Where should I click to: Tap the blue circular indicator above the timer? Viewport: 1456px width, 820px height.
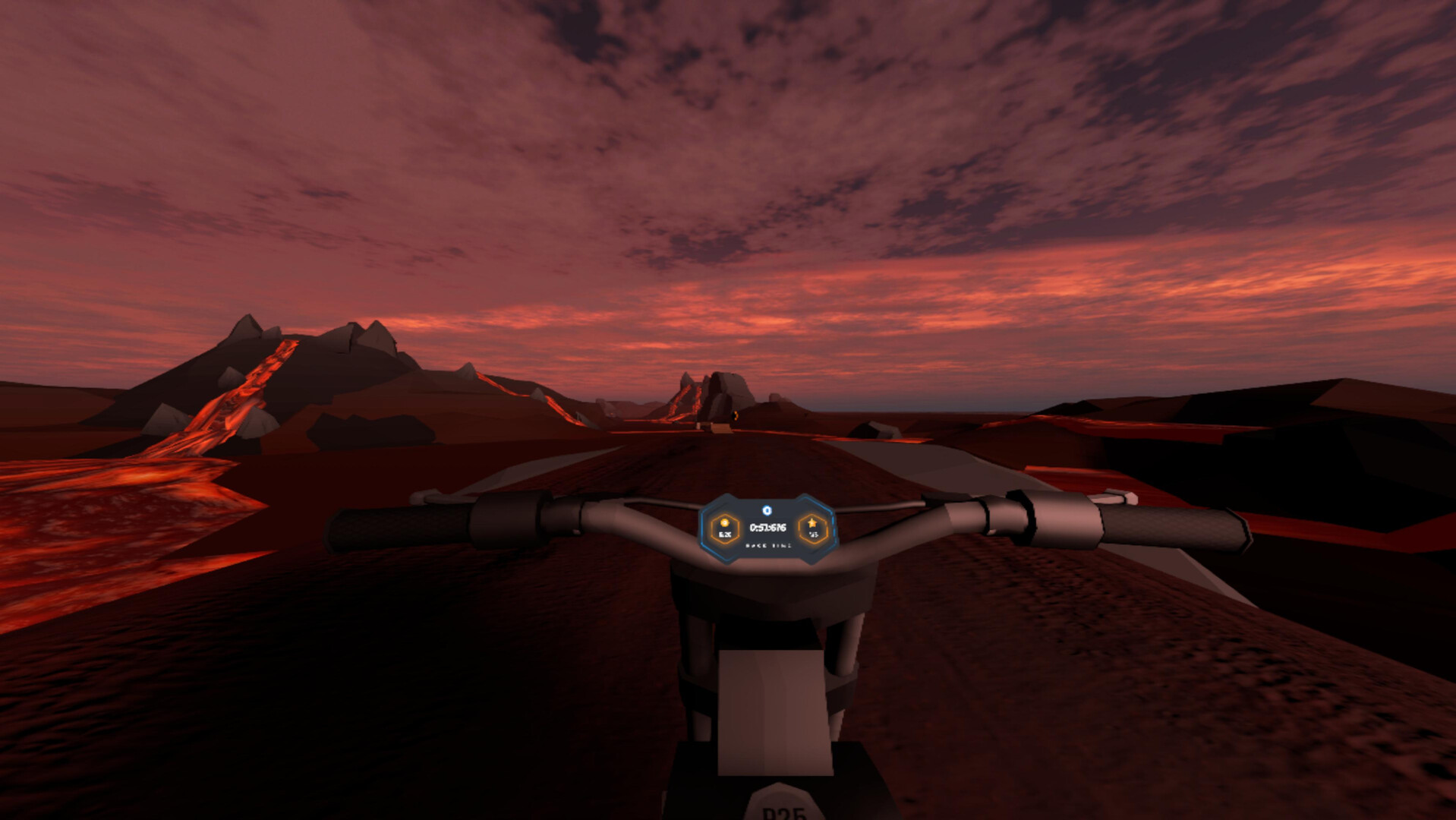(x=767, y=510)
